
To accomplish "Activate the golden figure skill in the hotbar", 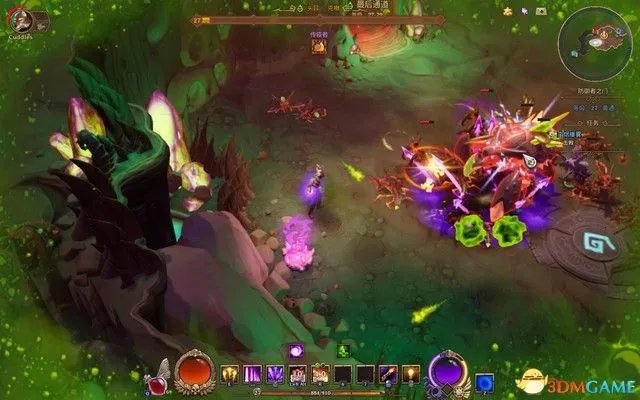I will tap(230, 374).
